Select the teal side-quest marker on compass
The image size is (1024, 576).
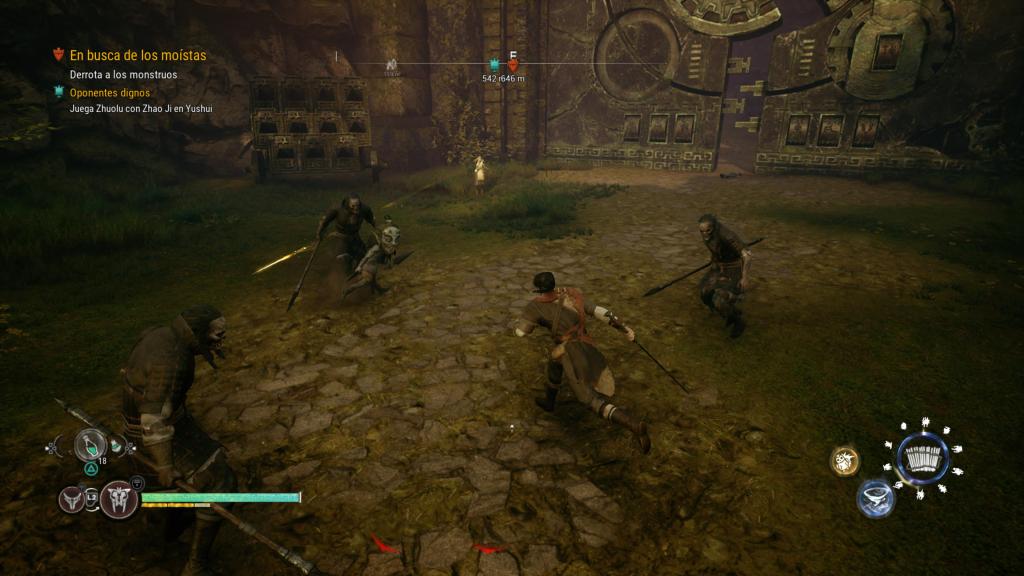[x=493, y=65]
